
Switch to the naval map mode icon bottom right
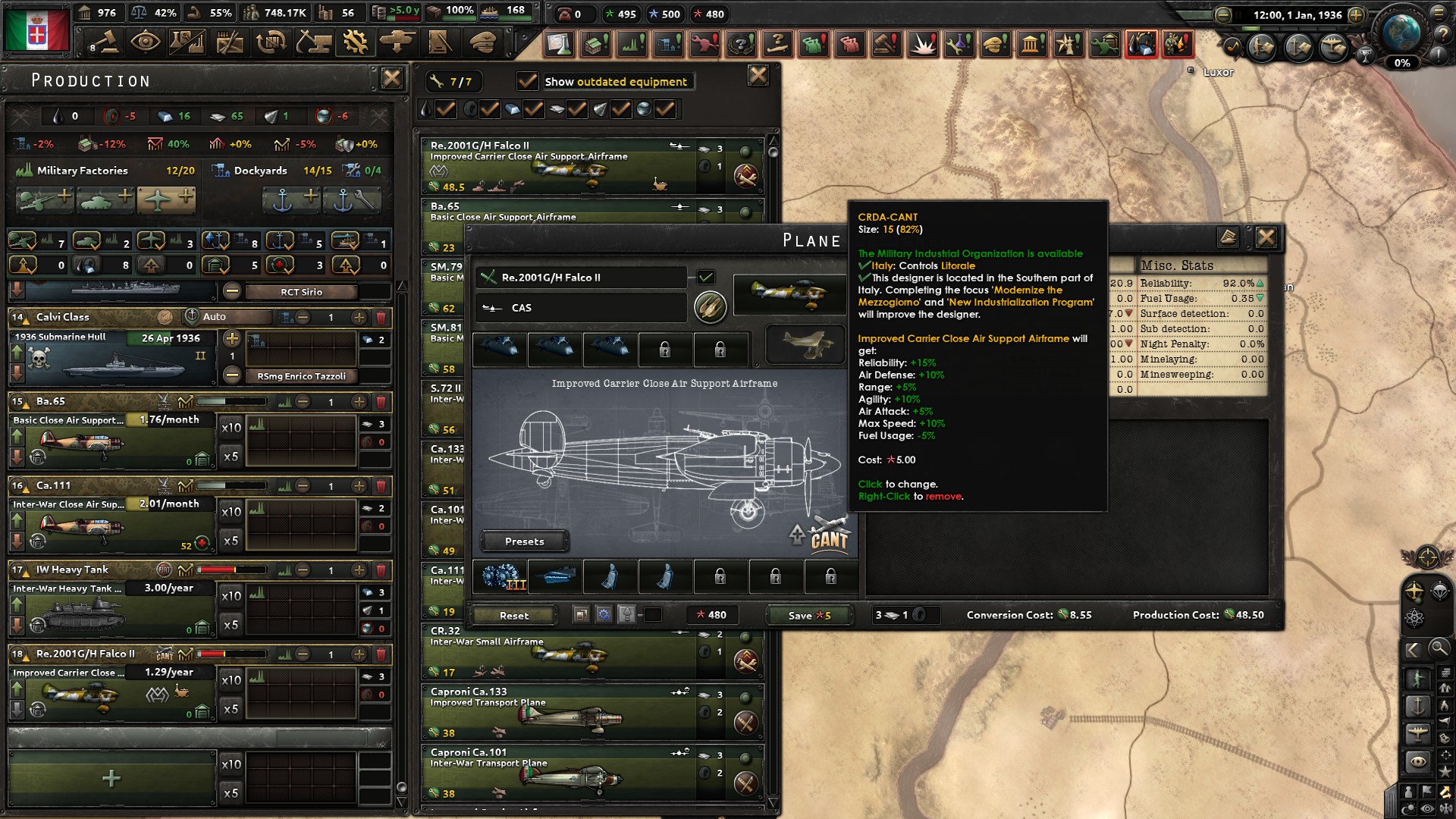[x=1417, y=705]
